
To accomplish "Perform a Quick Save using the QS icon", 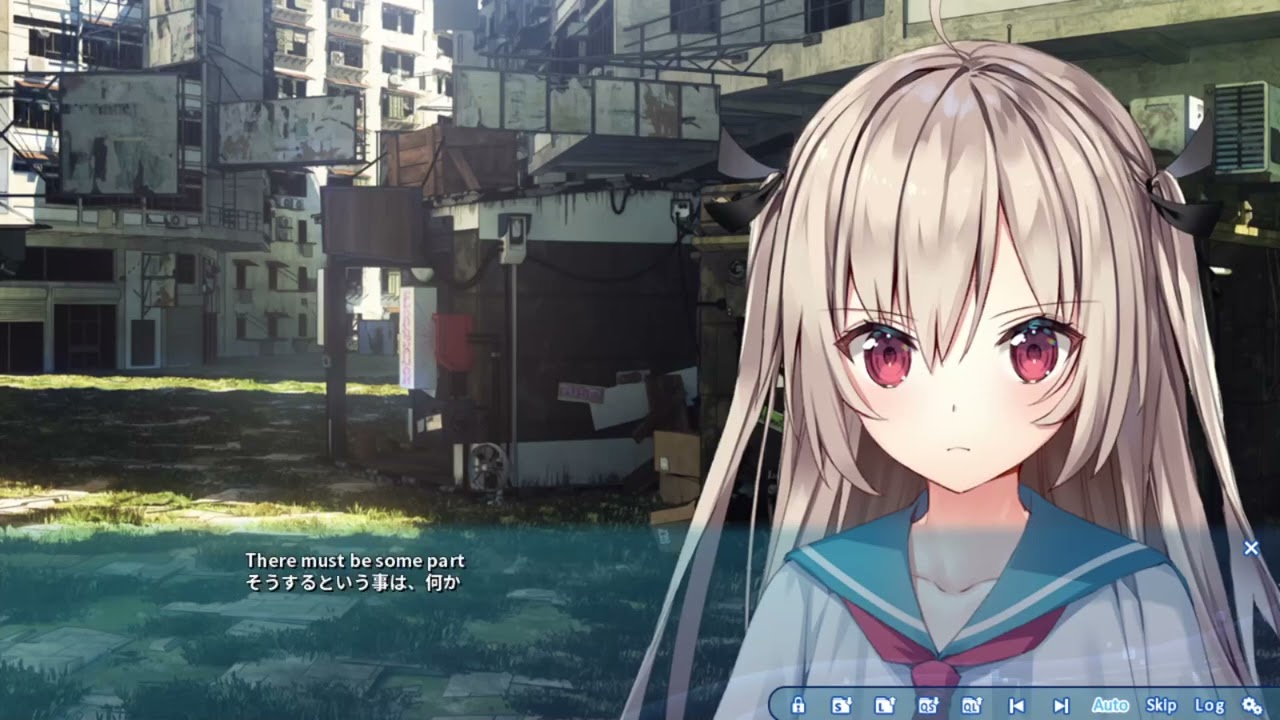I will [927, 703].
